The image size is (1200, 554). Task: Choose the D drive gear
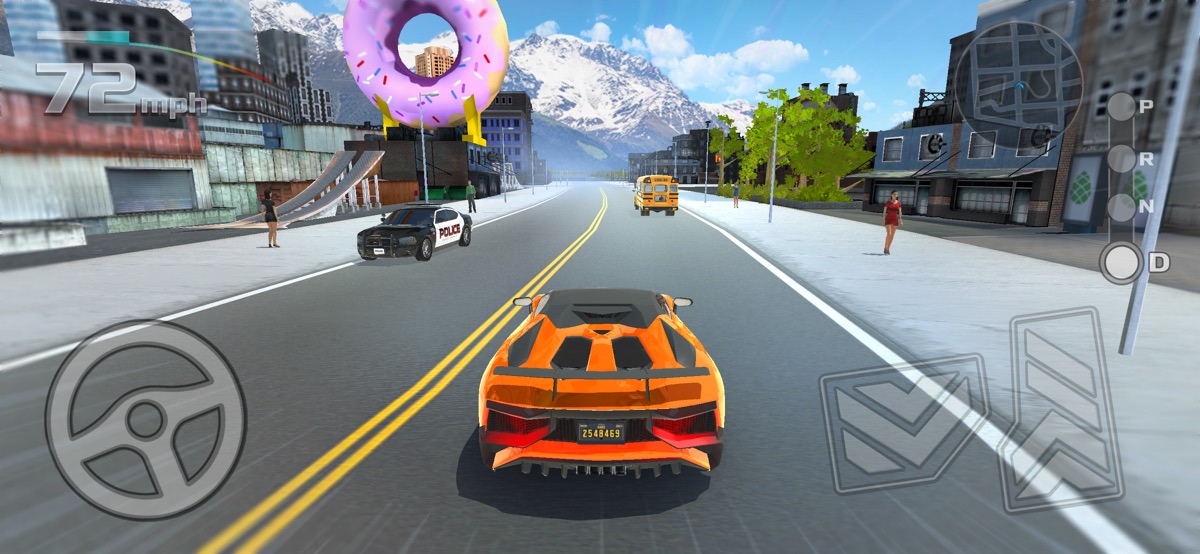(1122, 263)
